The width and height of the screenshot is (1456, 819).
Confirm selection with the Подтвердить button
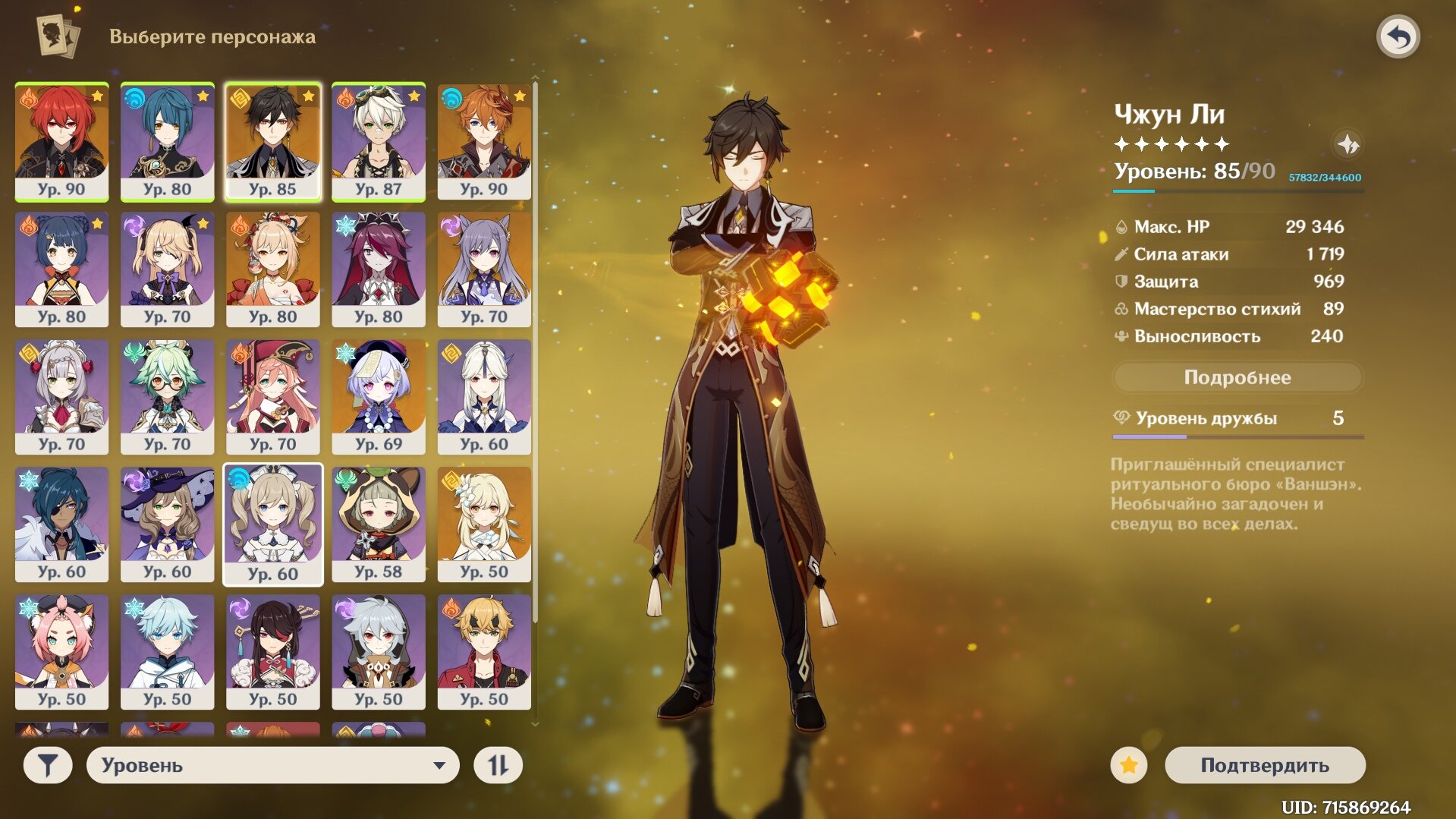pyautogui.click(x=1264, y=765)
